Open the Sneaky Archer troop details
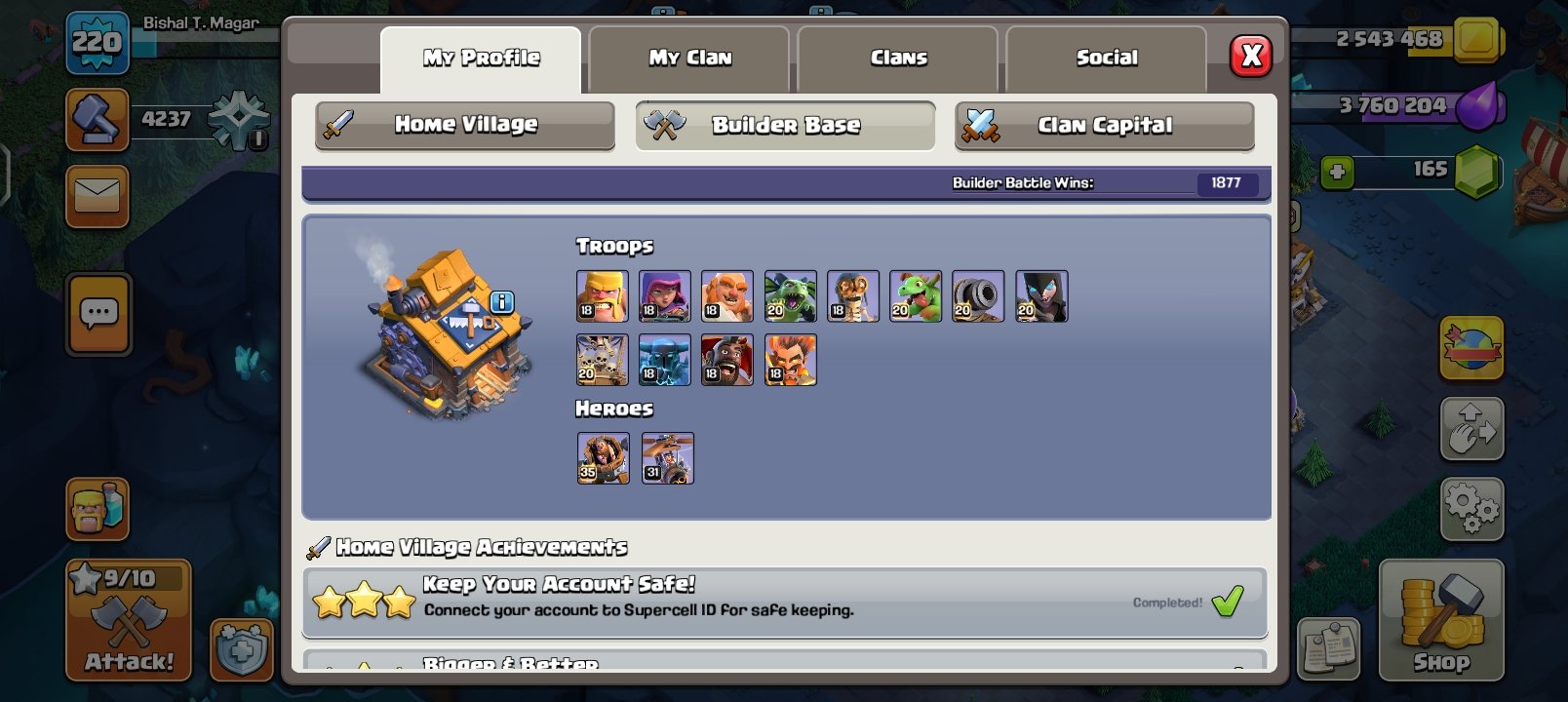Image resolution: width=1568 pixels, height=702 pixels. coord(665,295)
